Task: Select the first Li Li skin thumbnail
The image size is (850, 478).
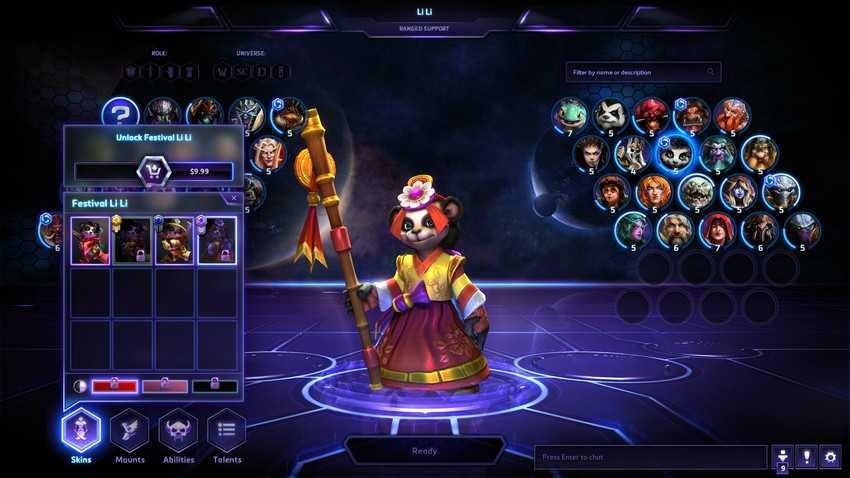Action: coord(90,241)
